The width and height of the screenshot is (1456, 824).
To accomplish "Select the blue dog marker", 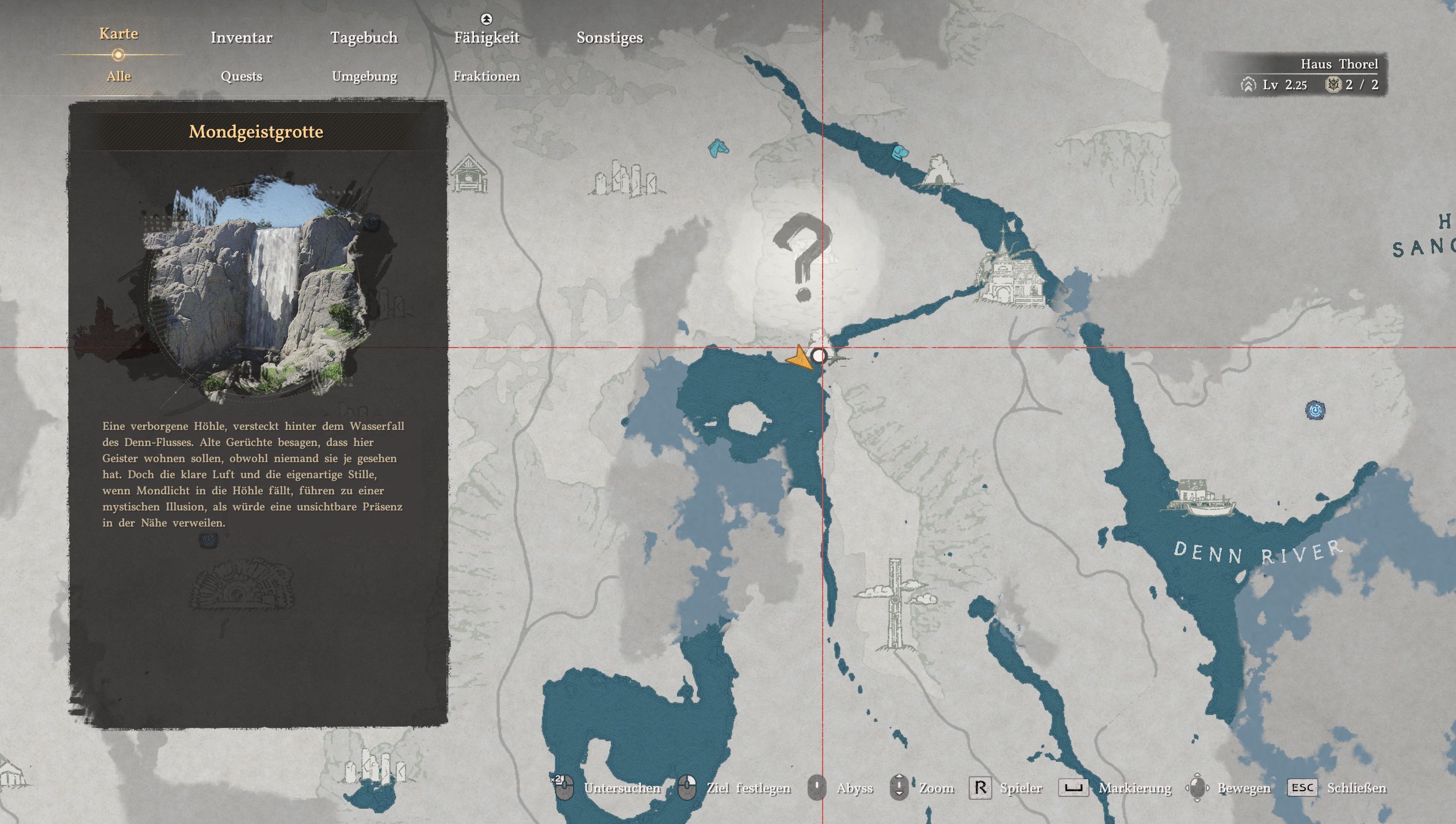I will tap(900, 152).
